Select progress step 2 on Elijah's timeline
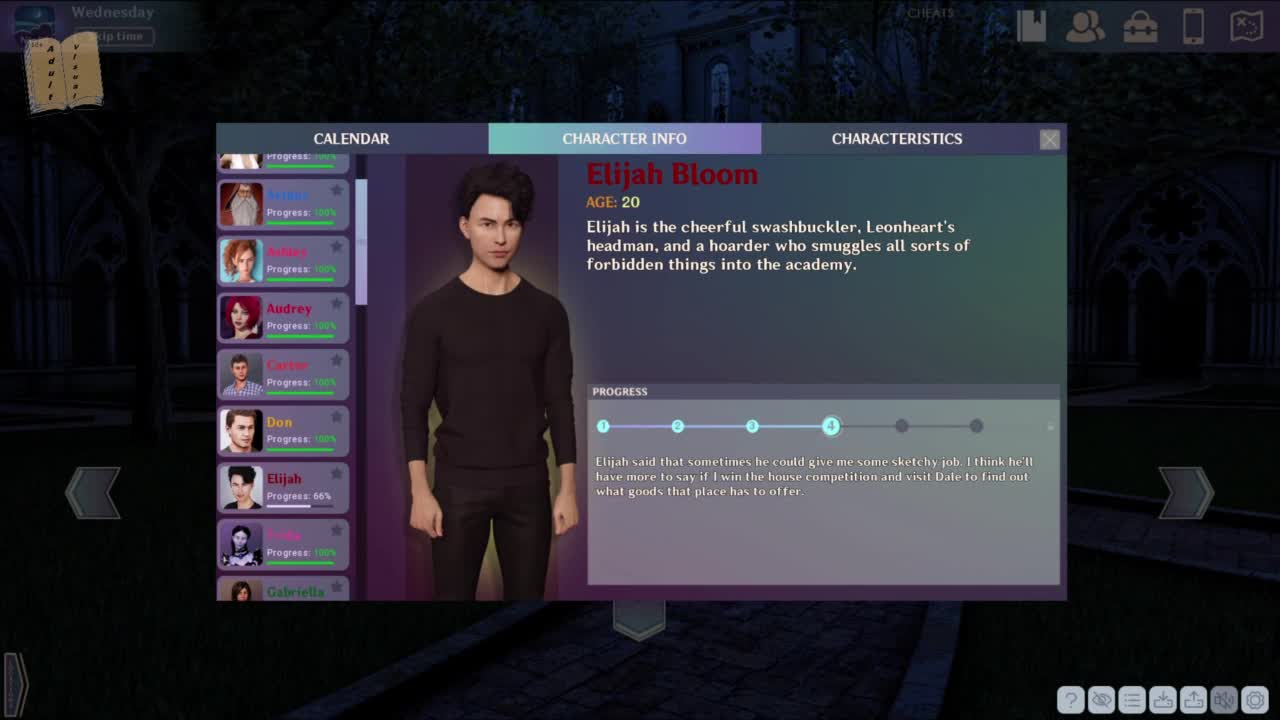Viewport: 1280px width, 720px height. 678,426
